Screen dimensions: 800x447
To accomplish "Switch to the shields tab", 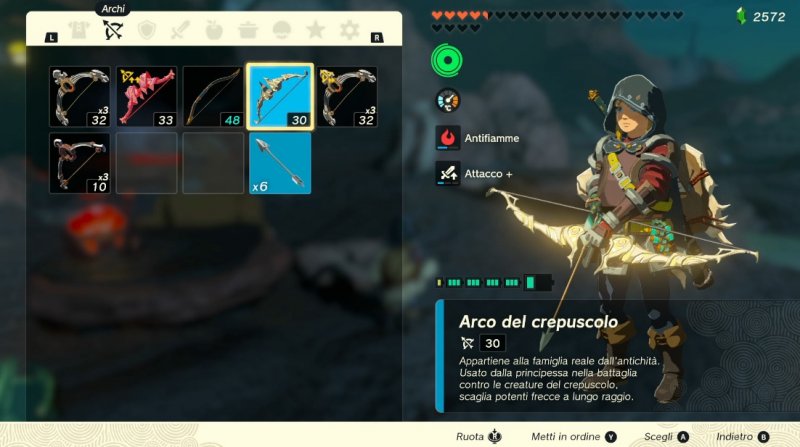I will (147, 30).
